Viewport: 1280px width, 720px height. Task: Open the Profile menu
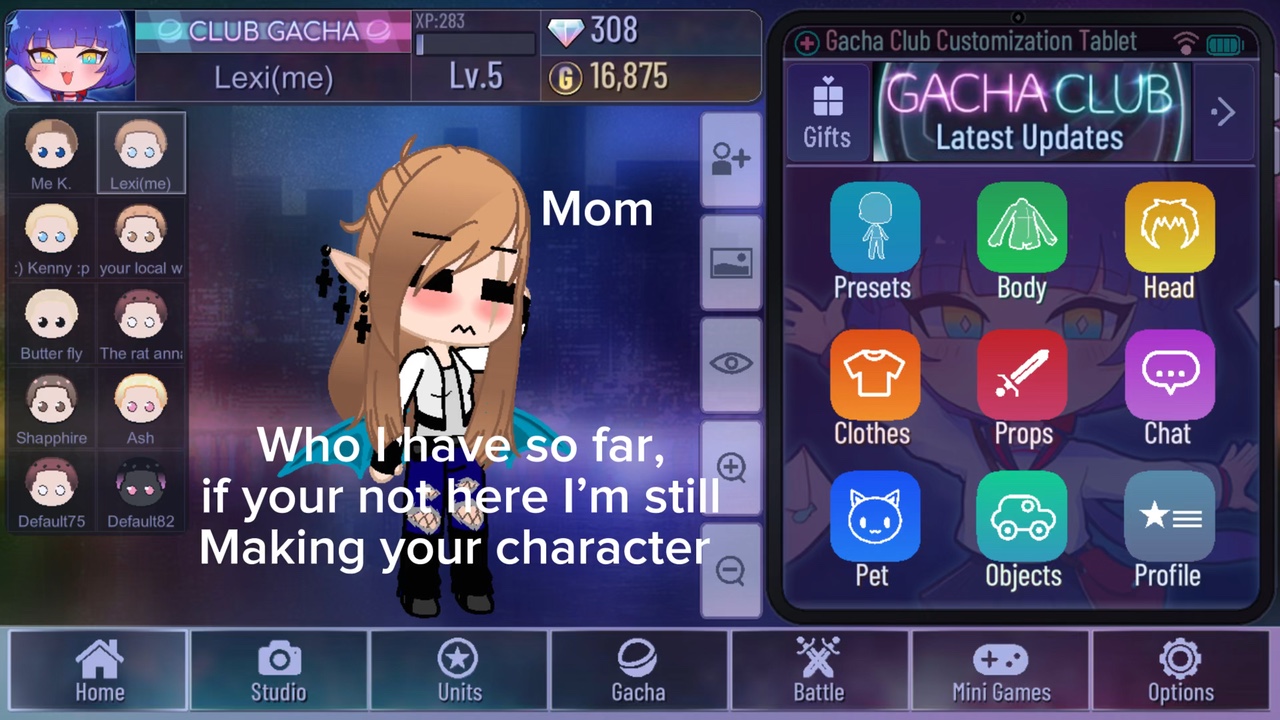(x=1168, y=530)
